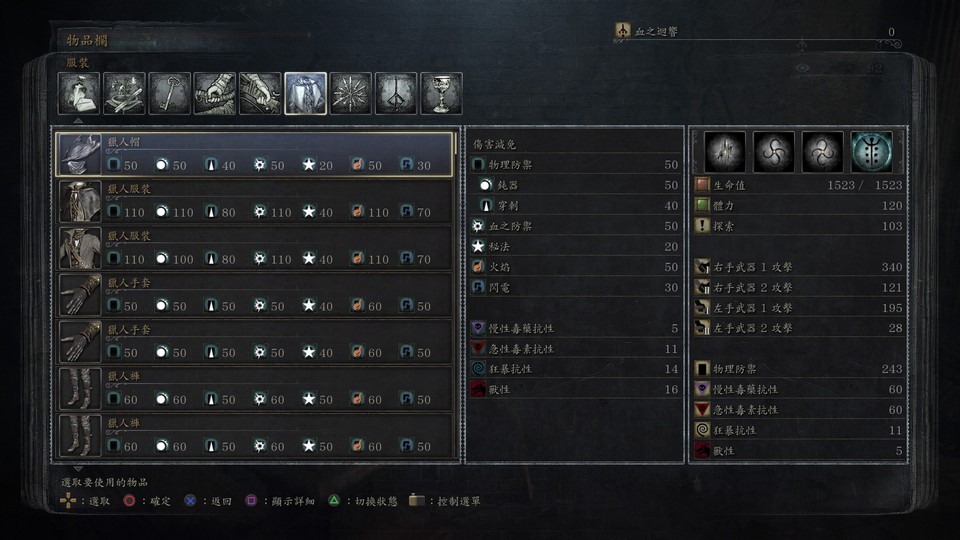Viewport: 960px width, 540px height.
Task: Open the chalice category tab
Action: (441, 93)
